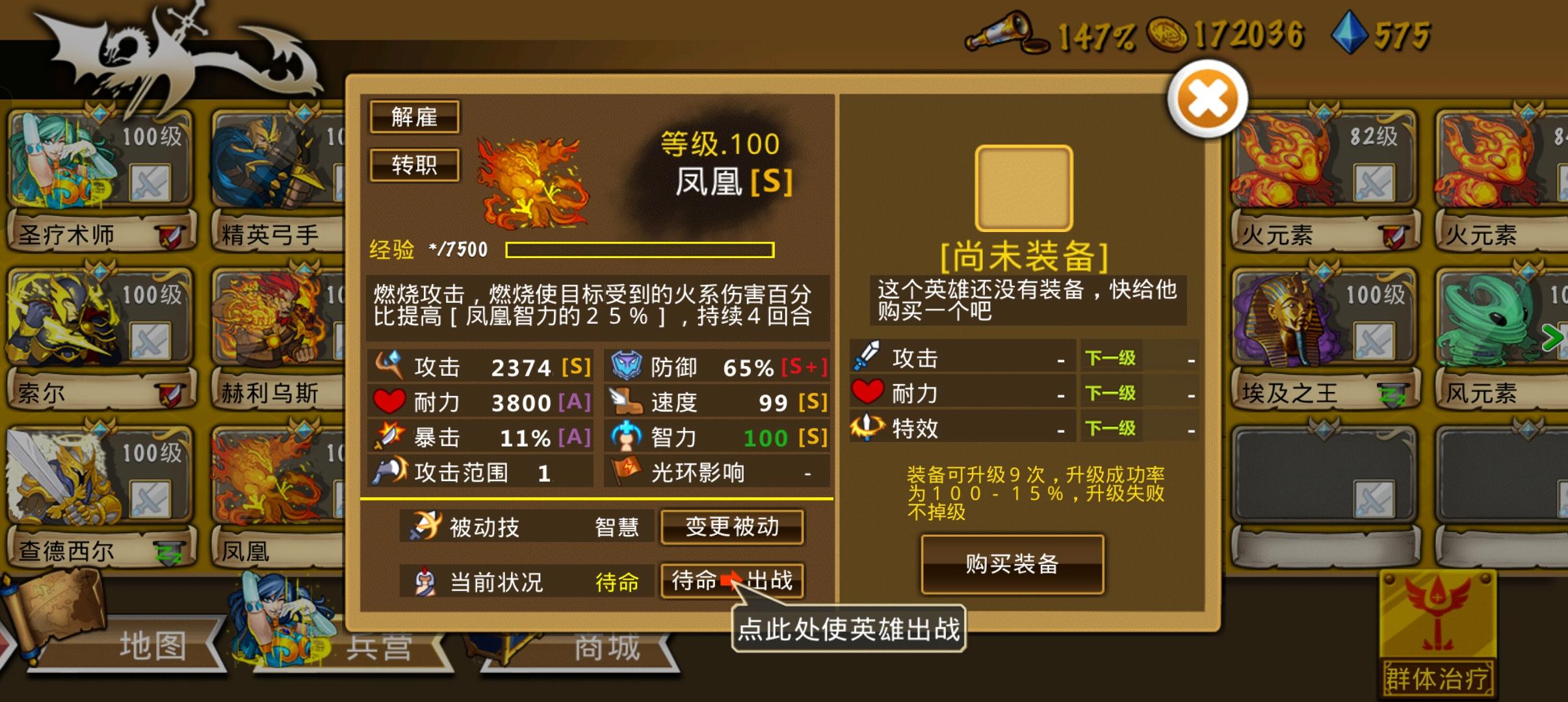Open the 下一级 dropdown next to 攻击
Viewport: 1568px width, 702px height.
pos(1112,357)
